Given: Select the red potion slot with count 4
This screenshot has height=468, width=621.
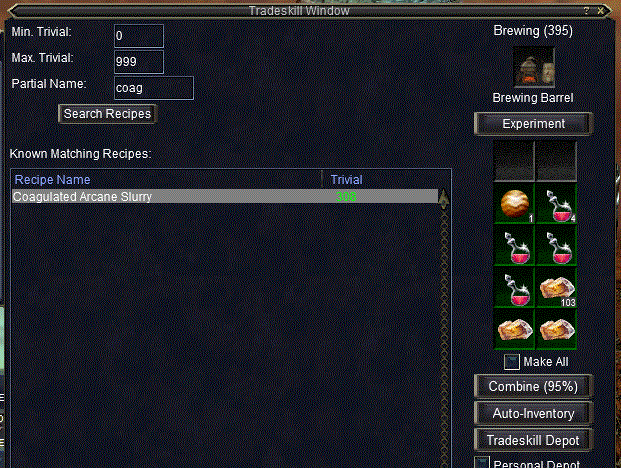Looking at the screenshot, I should click(x=555, y=202).
